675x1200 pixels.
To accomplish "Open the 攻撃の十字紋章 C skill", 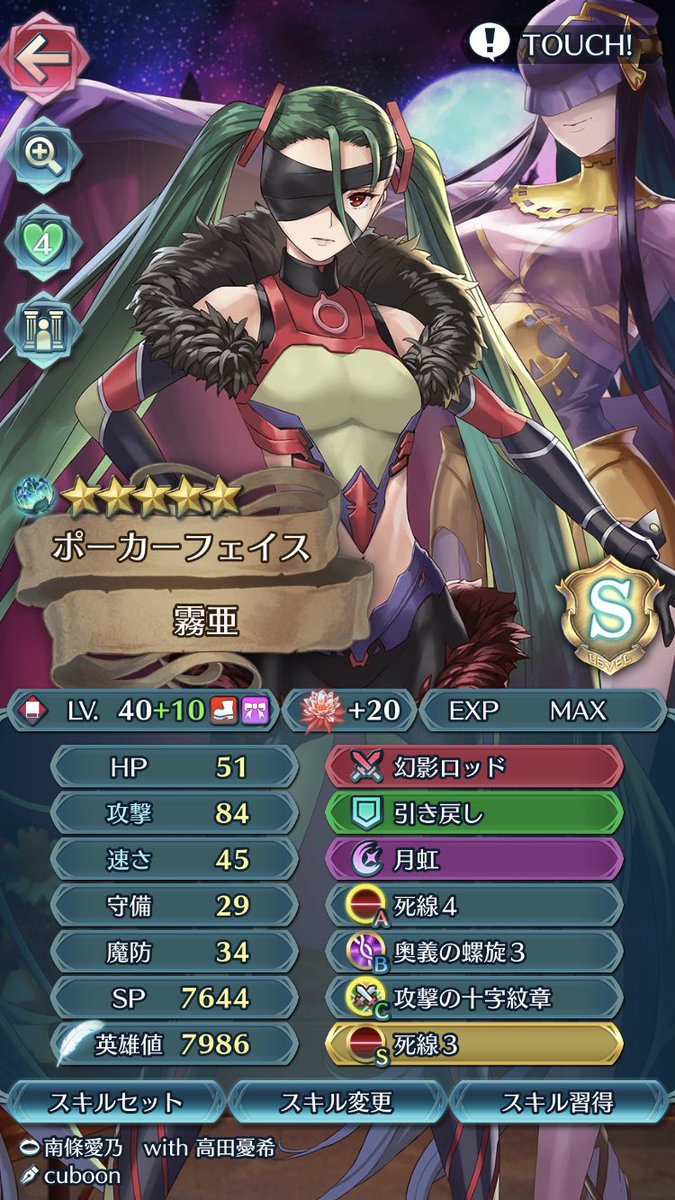I will pyautogui.click(x=475, y=998).
